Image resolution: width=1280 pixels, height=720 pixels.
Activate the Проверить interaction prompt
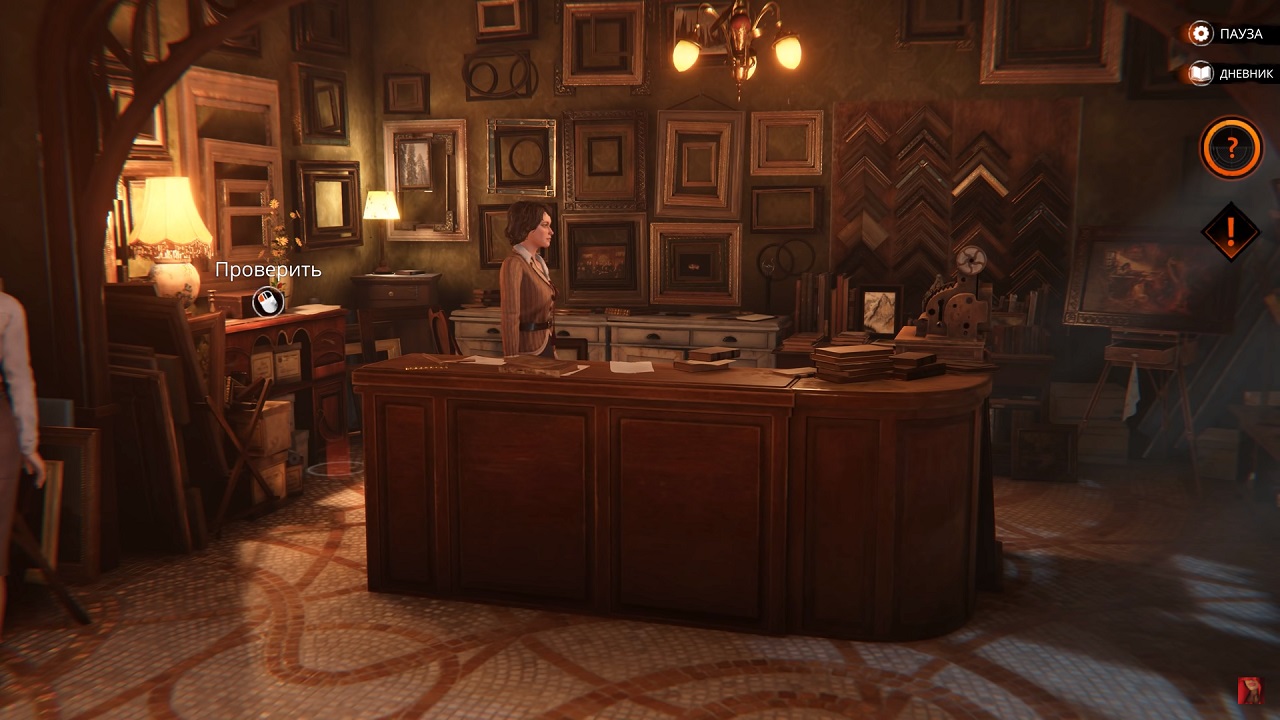pos(268,270)
